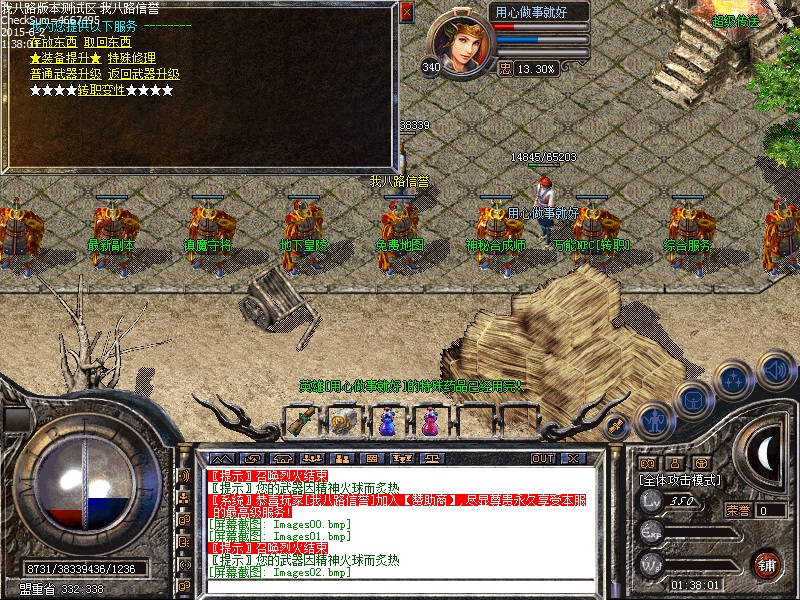The width and height of the screenshot is (800, 600).
Task: Select the 取回东西 retrieve option
Action: 110,42
